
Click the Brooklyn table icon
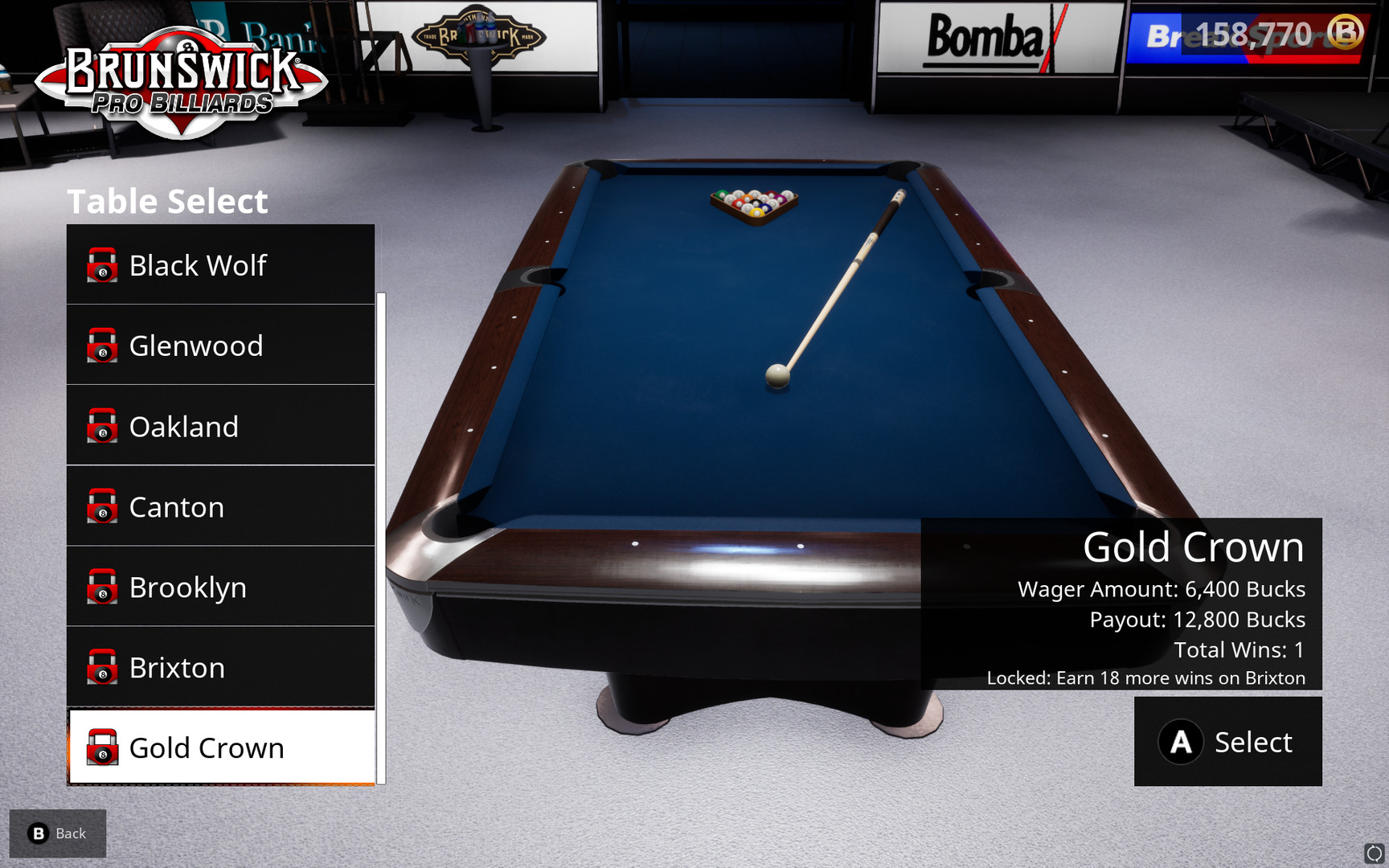[102, 588]
